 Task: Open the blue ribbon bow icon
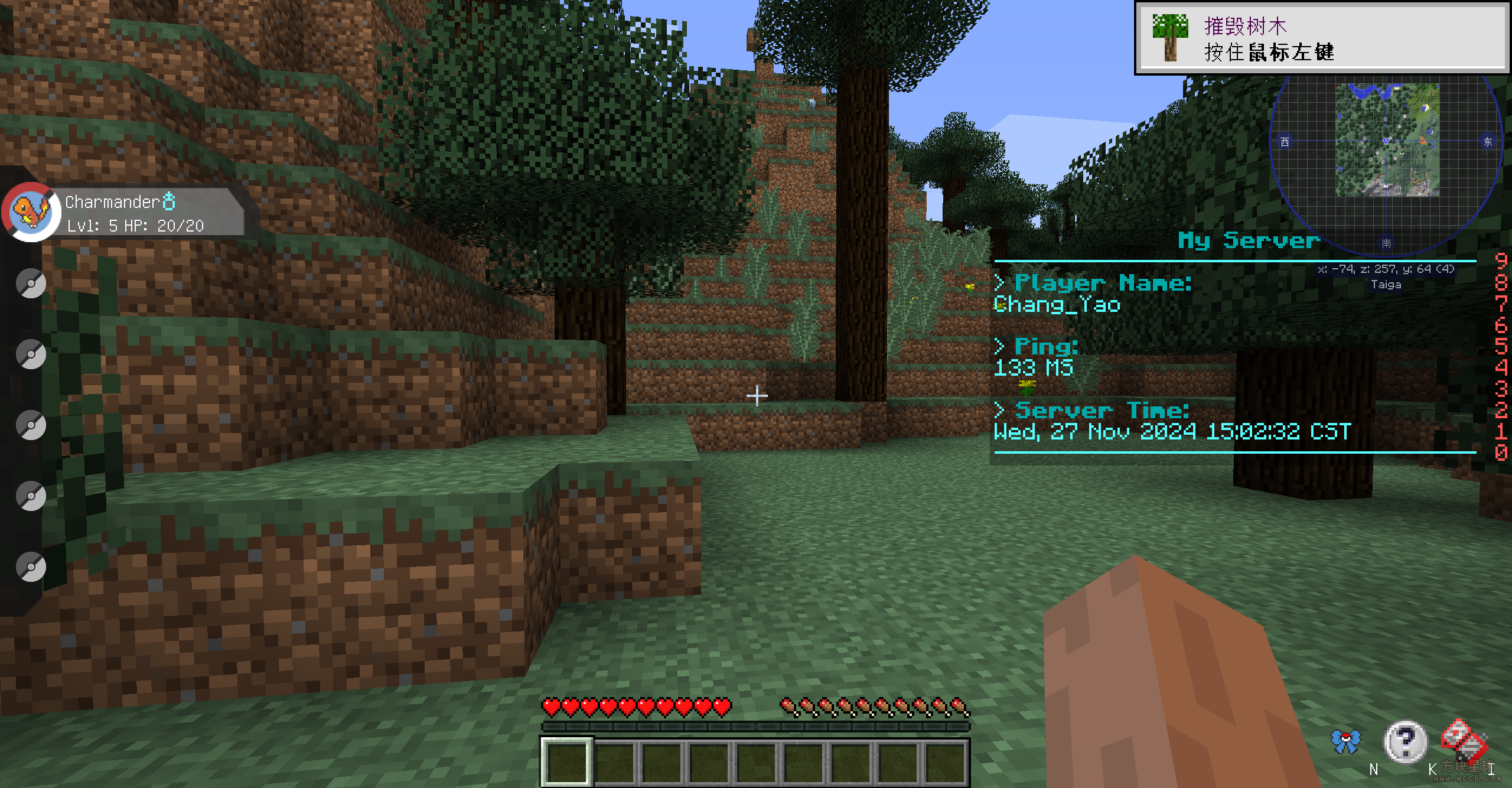click(x=1346, y=741)
